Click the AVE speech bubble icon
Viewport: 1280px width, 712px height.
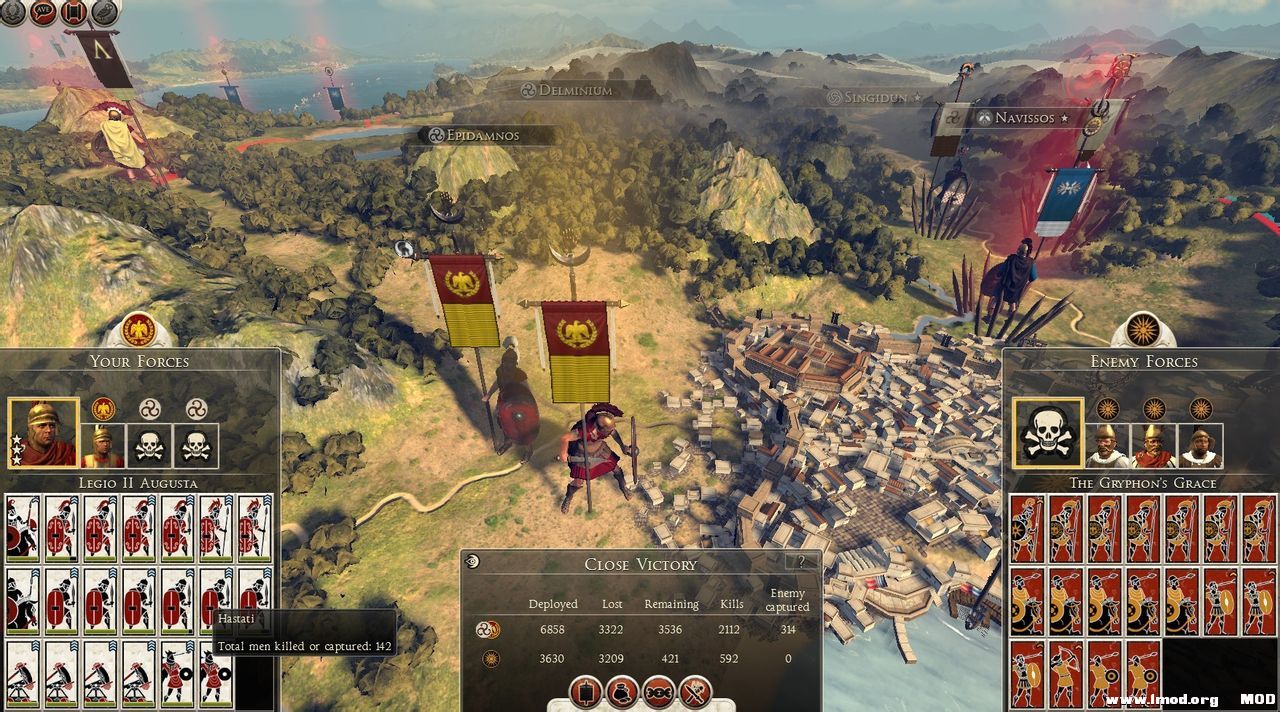43,12
